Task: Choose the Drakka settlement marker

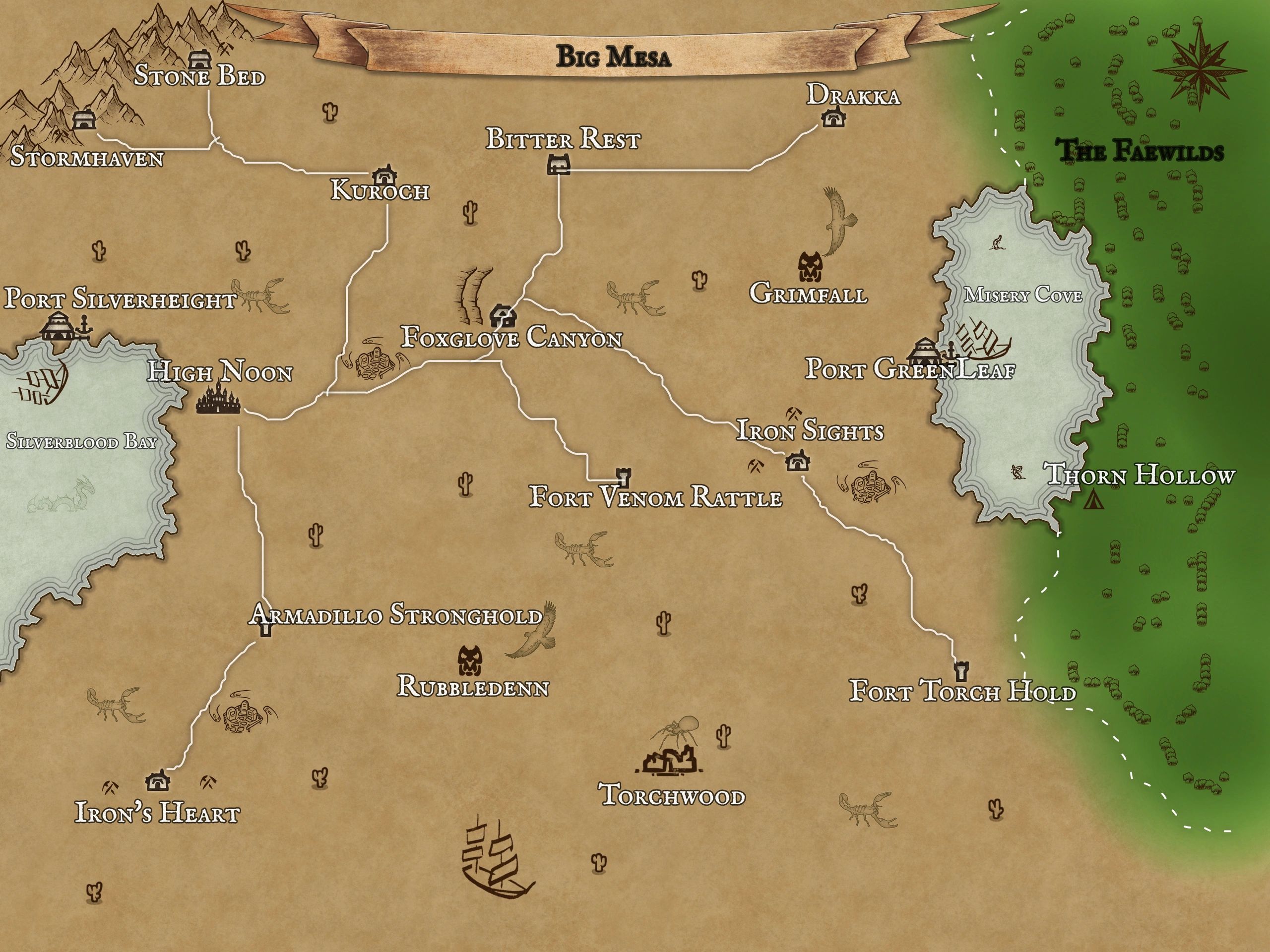Action: tap(832, 118)
